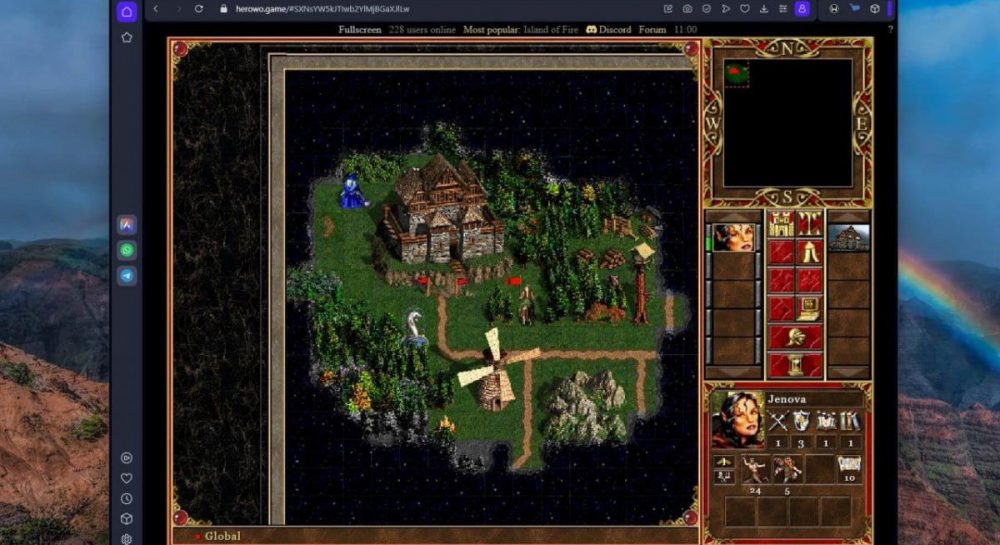The width and height of the screenshot is (1000, 545).
Task: Click the crossed swords attack skill icon
Action: (776, 422)
